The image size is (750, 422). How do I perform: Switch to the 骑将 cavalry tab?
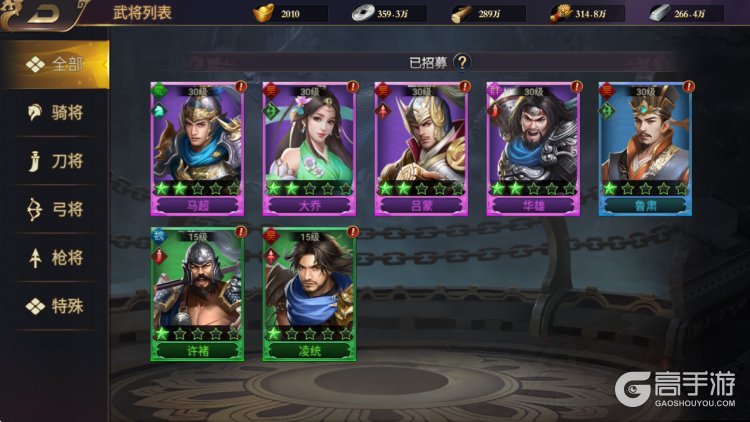tap(55, 113)
